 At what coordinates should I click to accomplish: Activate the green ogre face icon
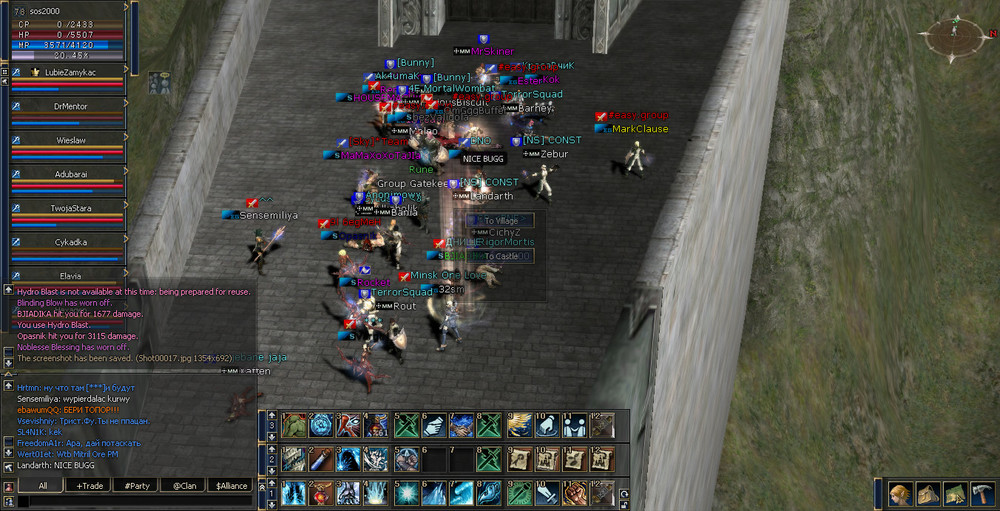tap(293, 425)
